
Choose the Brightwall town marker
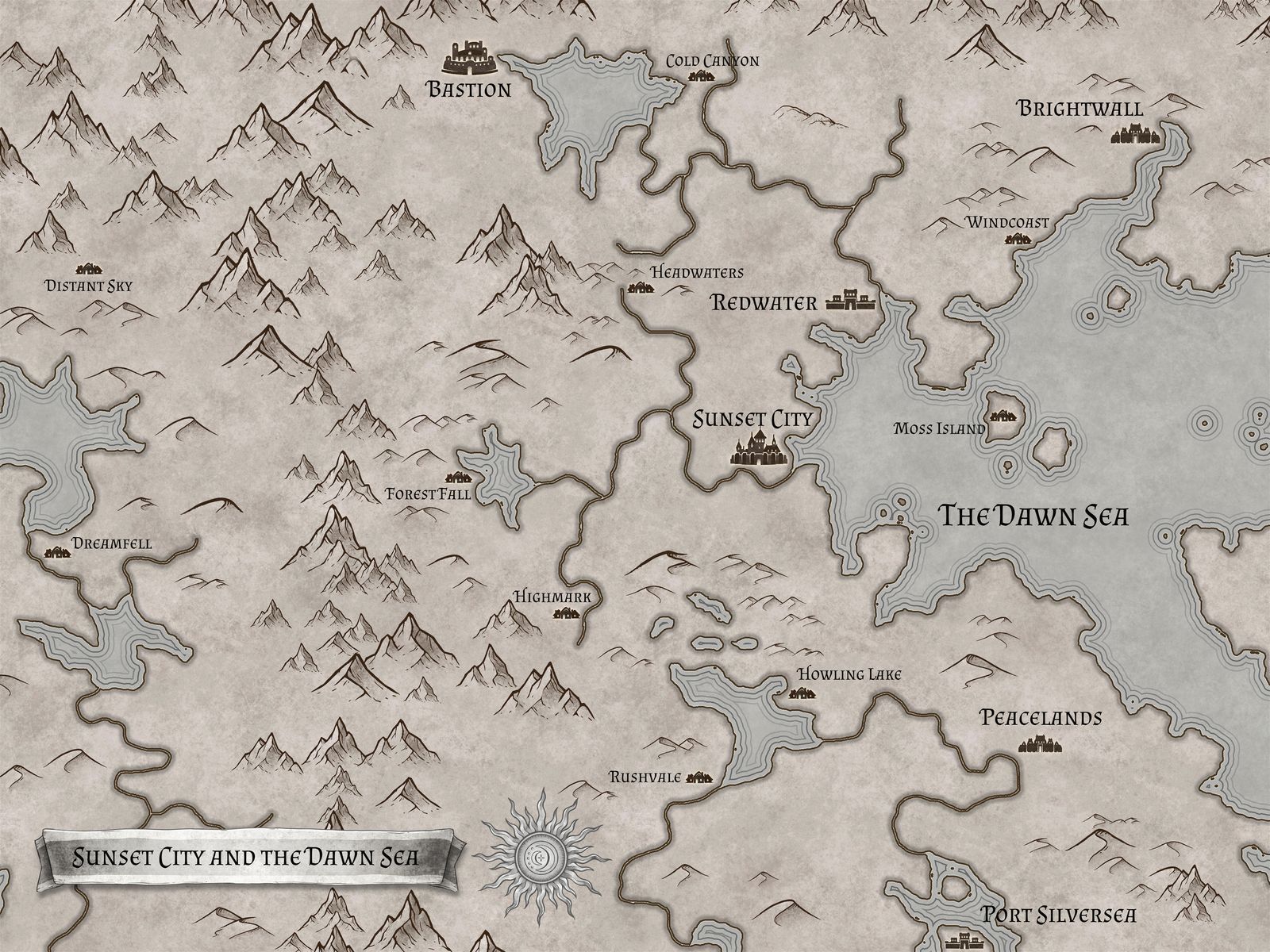(1128, 136)
